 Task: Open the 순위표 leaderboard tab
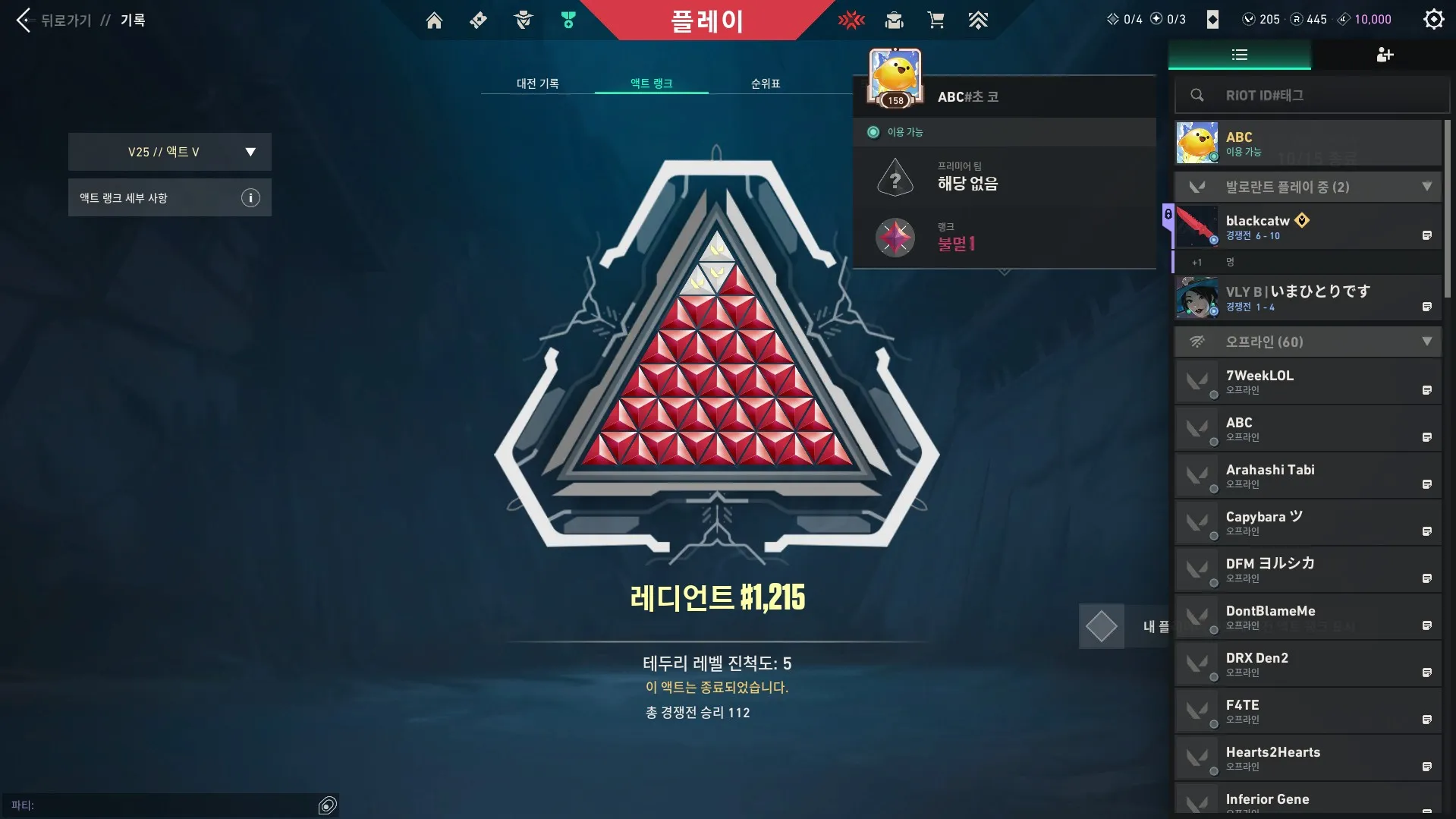(x=765, y=83)
